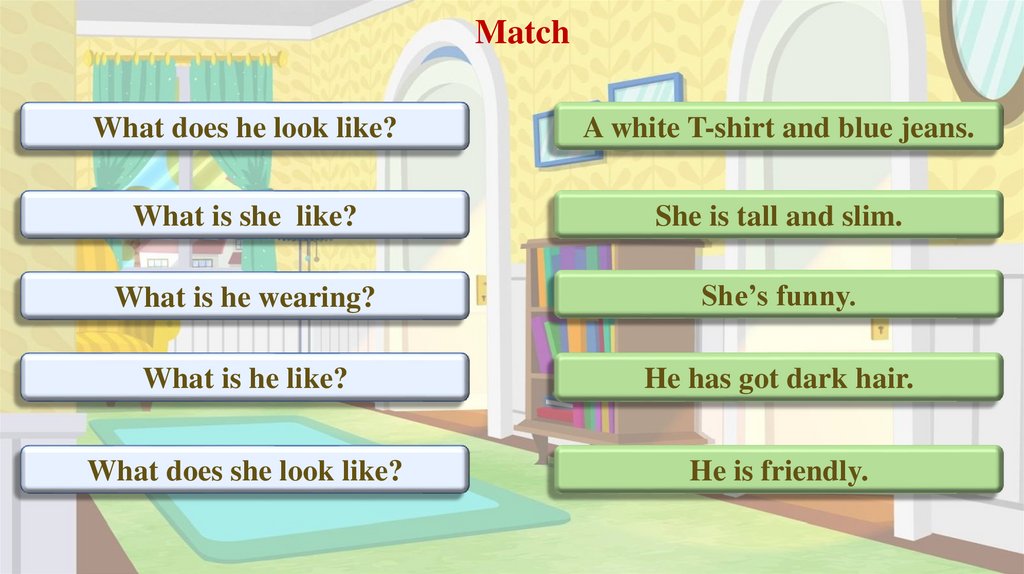Pick the "She's funny." answer tile
The height and width of the screenshot is (574, 1024).
[778, 296]
